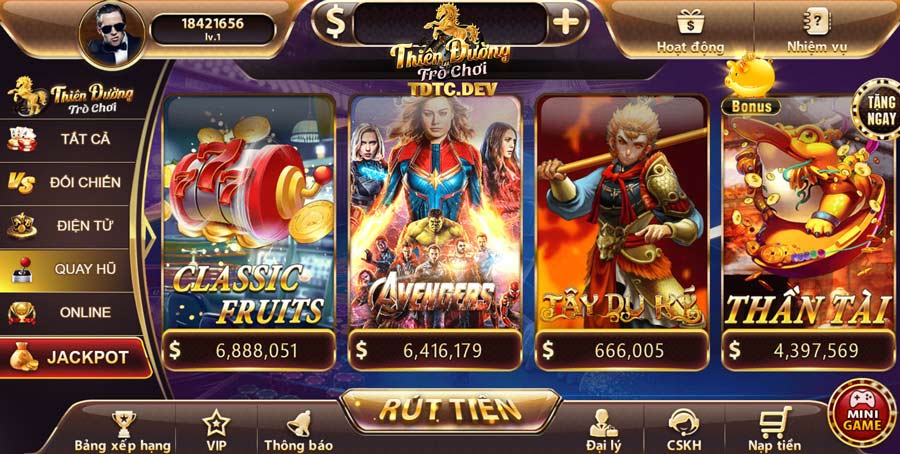Tap the RÚT TIỀN withdraw button

[x=449, y=408]
